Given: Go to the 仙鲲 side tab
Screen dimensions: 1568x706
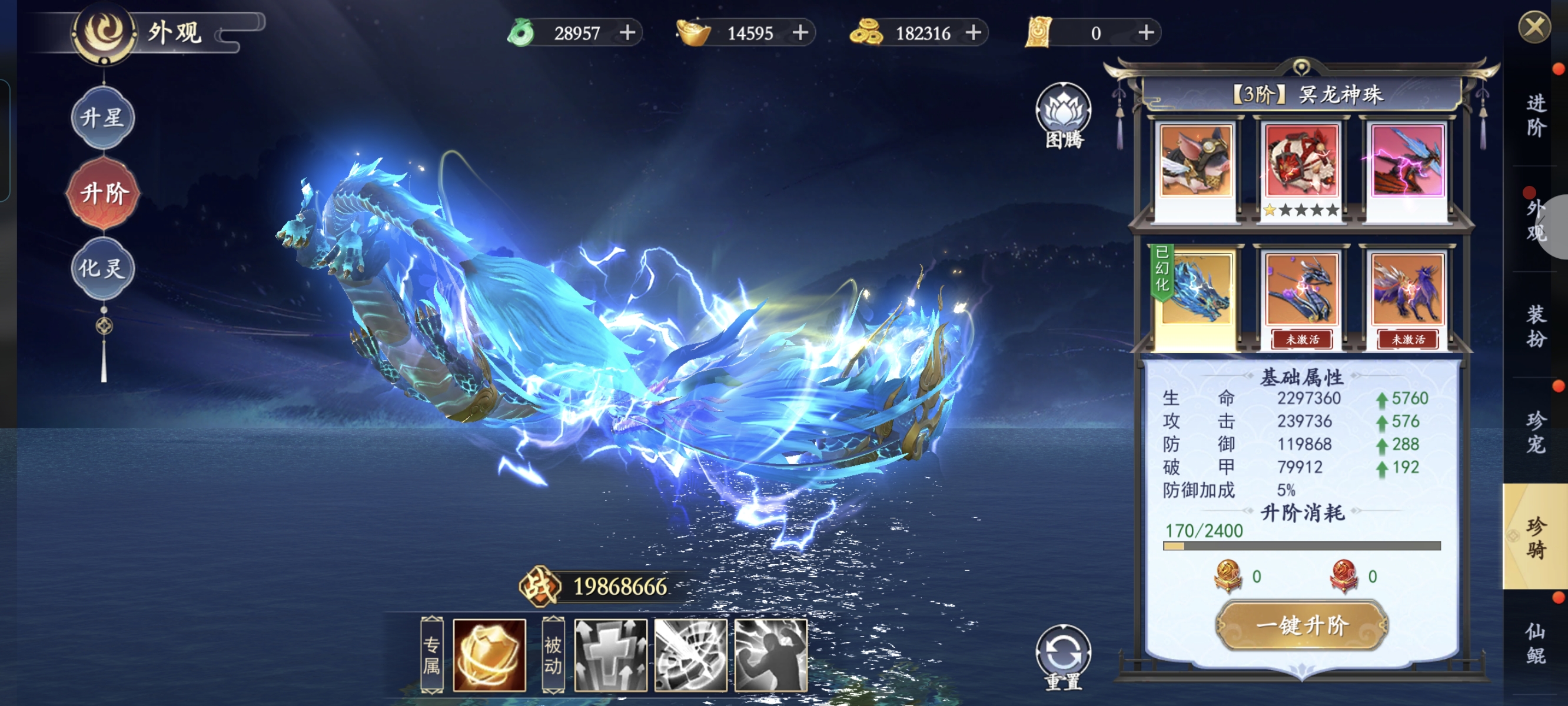Looking at the screenshot, I should coord(1535,643).
